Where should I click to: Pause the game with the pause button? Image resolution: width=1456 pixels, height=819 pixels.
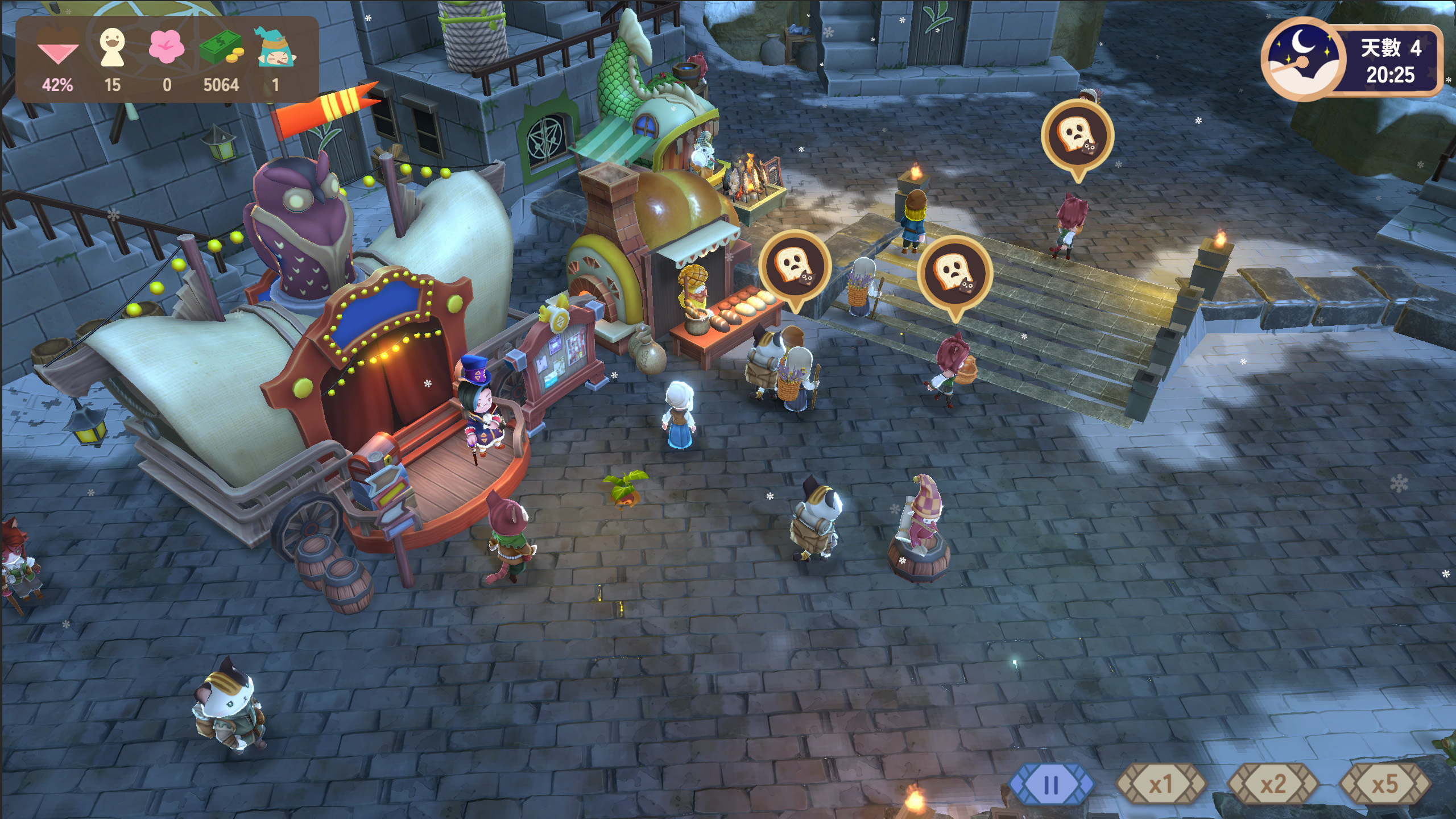(x=1051, y=785)
